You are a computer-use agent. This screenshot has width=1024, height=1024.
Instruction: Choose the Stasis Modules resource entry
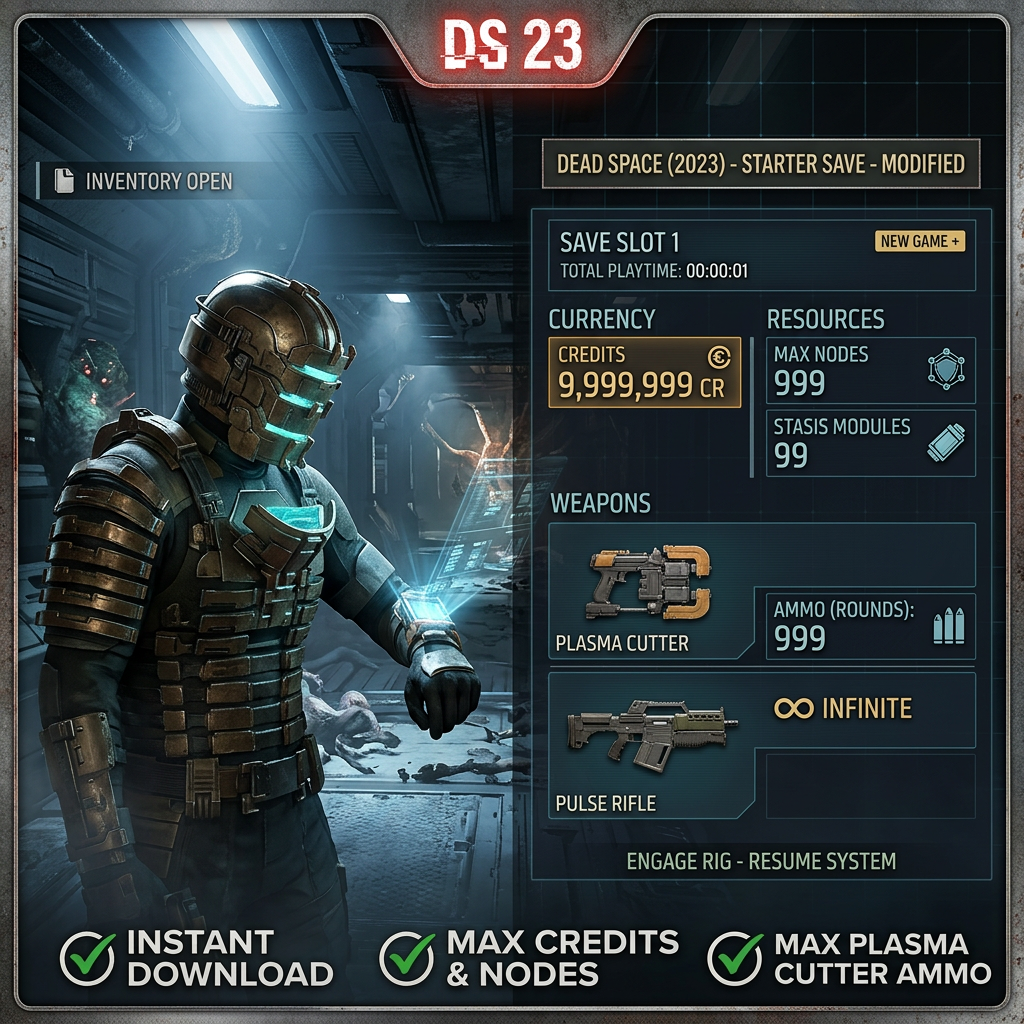click(x=870, y=442)
